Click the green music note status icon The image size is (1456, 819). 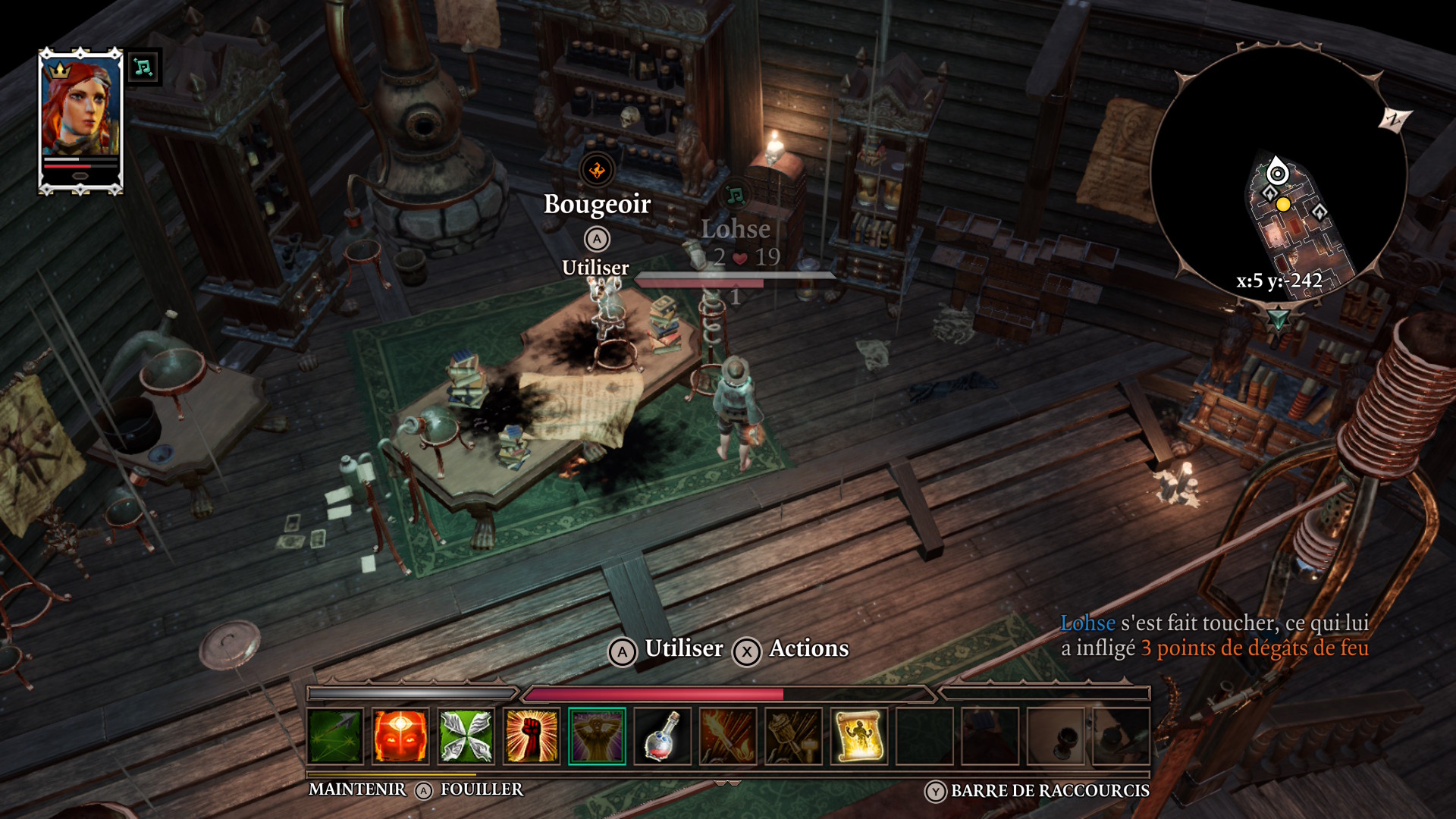(x=143, y=67)
